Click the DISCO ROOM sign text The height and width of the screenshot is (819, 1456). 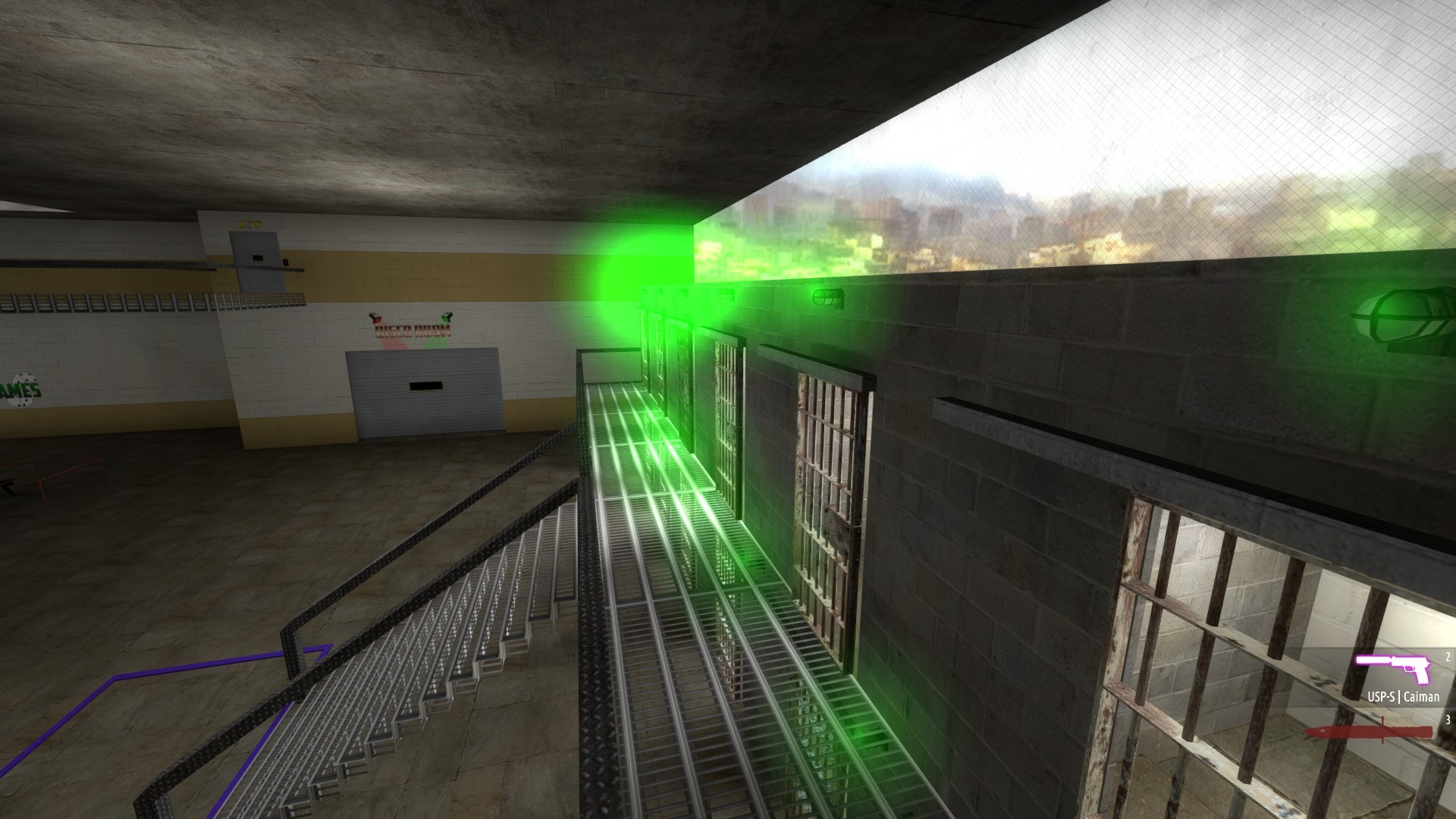click(412, 330)
